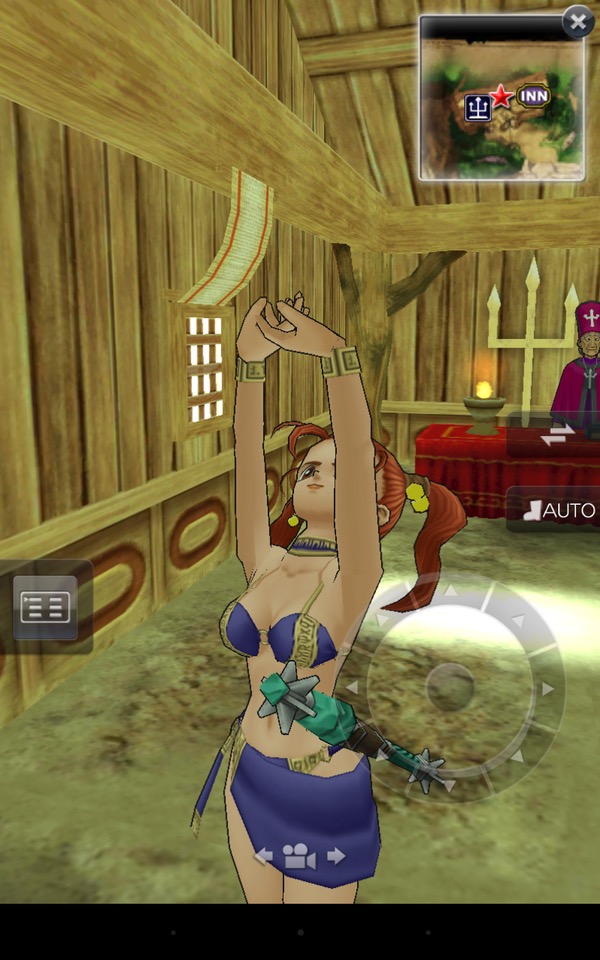Open the main menu list button
Screen dimensions: 600x960
[x=45, y=607]
